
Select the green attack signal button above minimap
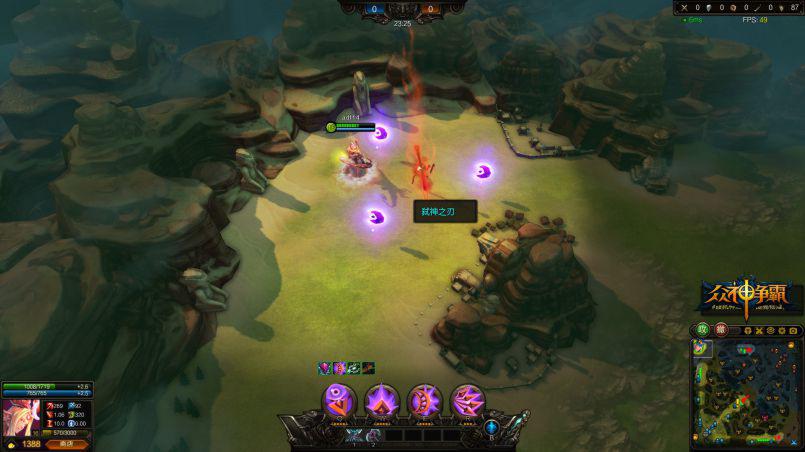(x=703, y=330)
